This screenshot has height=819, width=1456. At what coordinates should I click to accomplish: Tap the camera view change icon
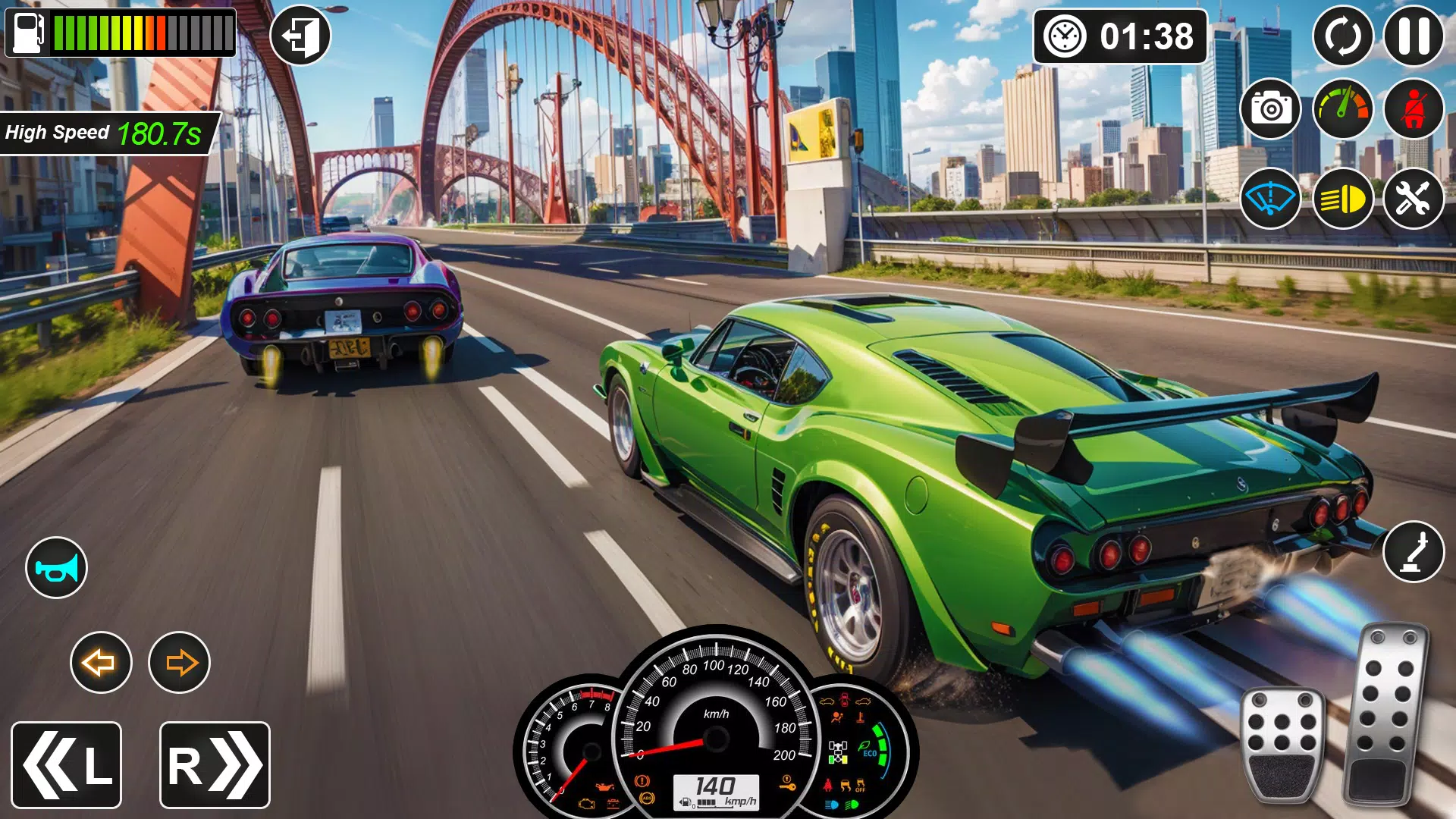1269,109
